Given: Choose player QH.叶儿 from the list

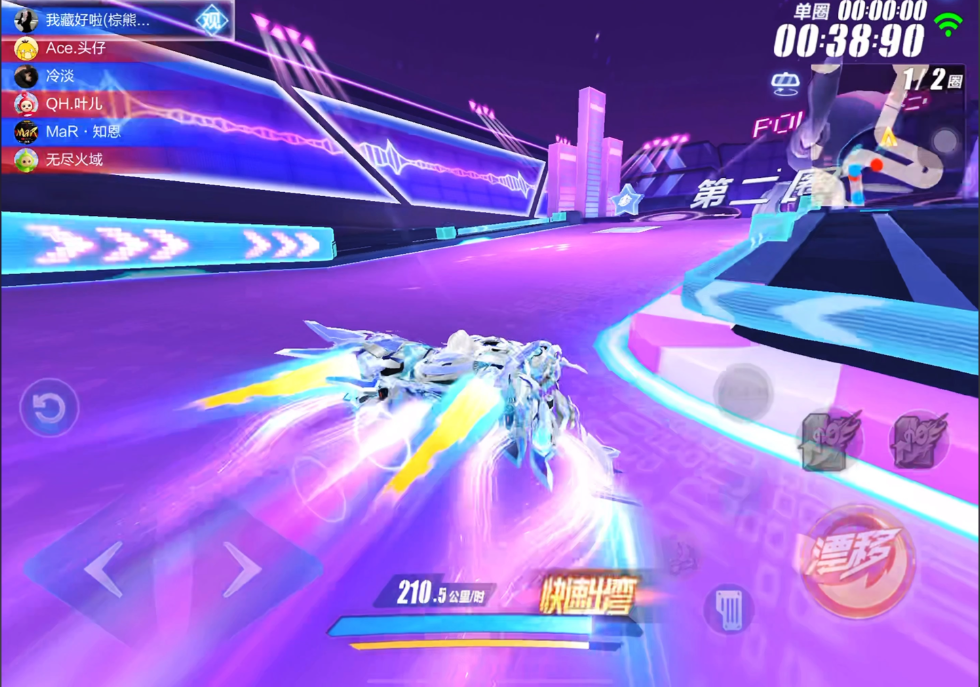Looking at the screenshot, I should tap(73, 104).
